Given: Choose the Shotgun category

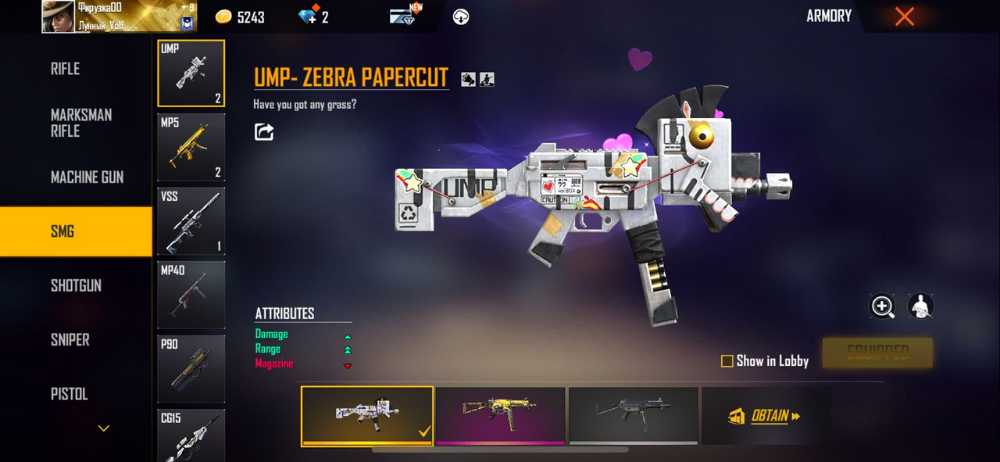Looking at the screenshot, I should 76,286.
